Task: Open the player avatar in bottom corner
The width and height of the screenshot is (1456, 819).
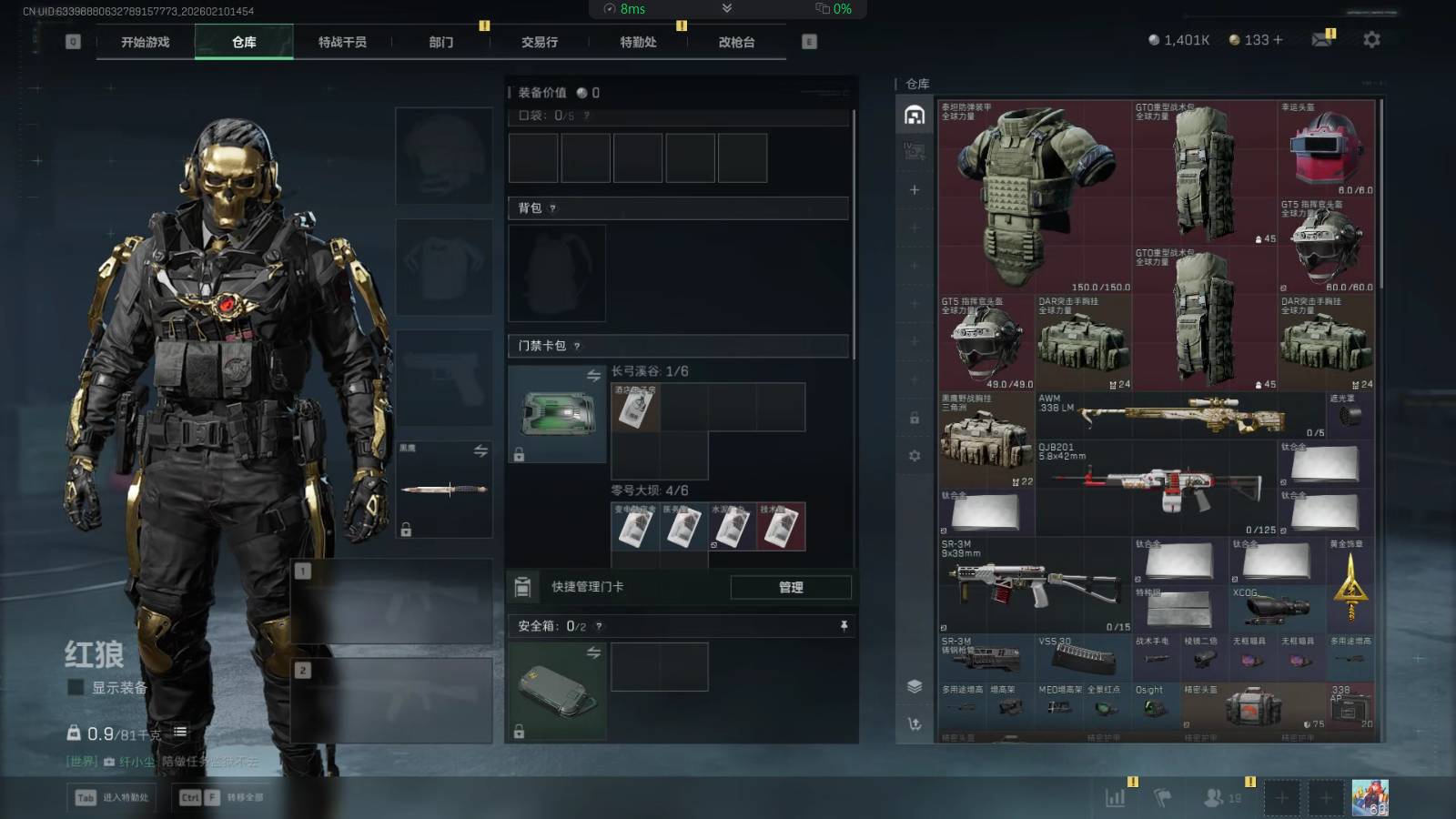Action: (1370, 798)
